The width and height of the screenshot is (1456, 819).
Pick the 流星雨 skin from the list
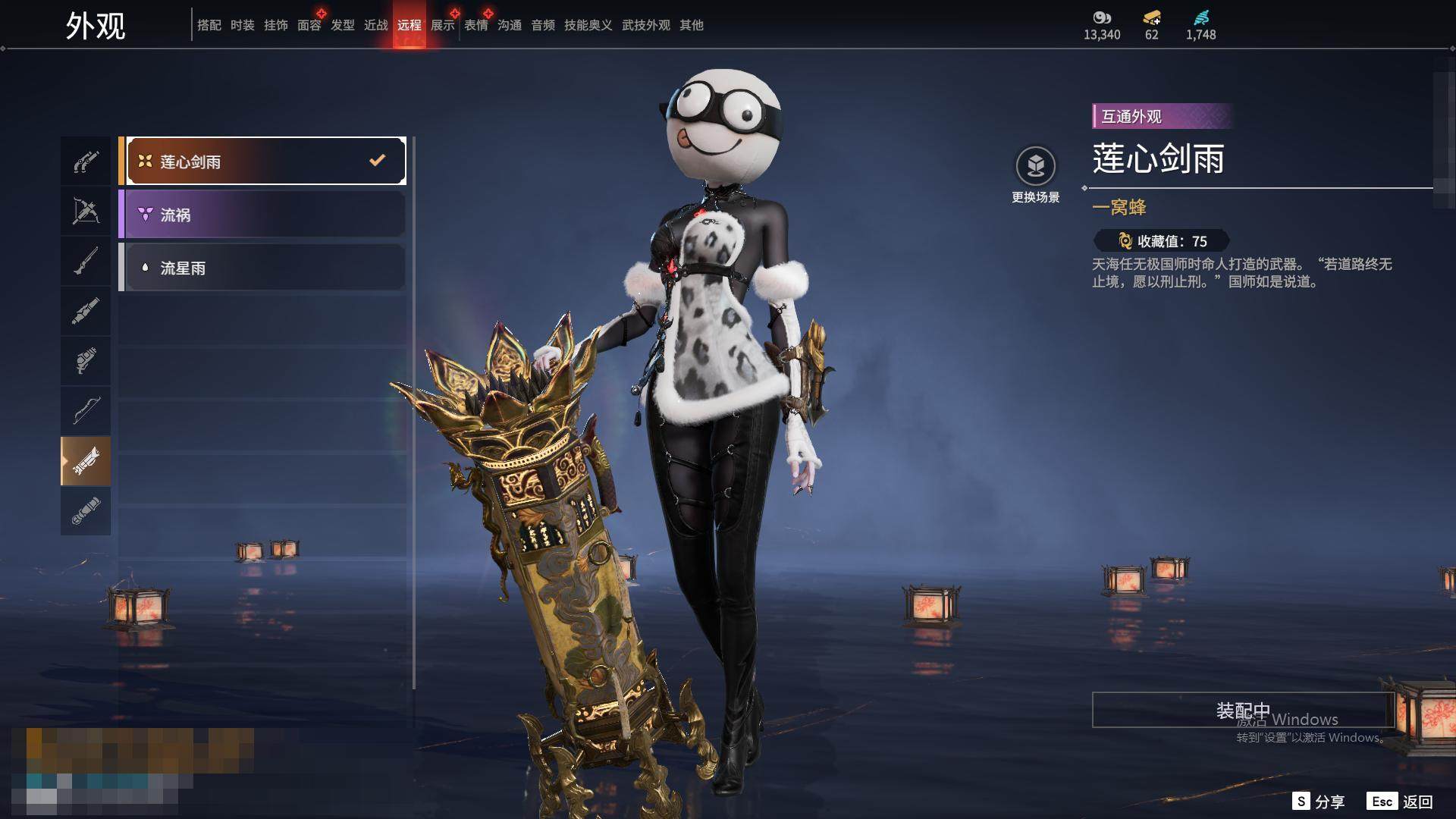coord(262,268)
